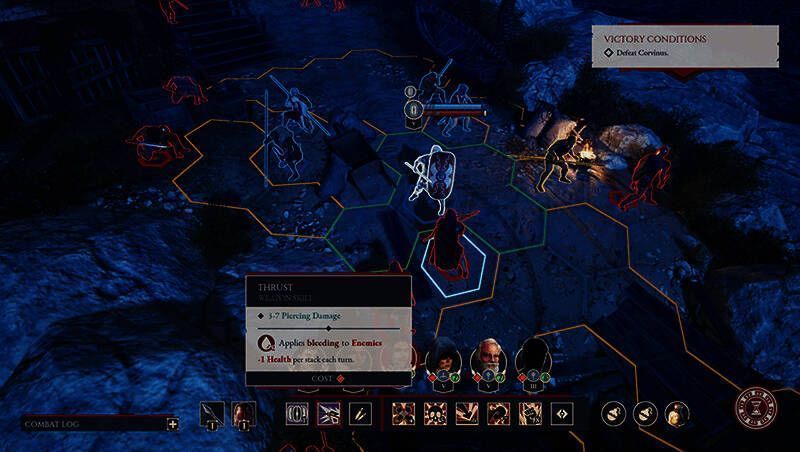Select the spear weapon slot

coord(212,413)
